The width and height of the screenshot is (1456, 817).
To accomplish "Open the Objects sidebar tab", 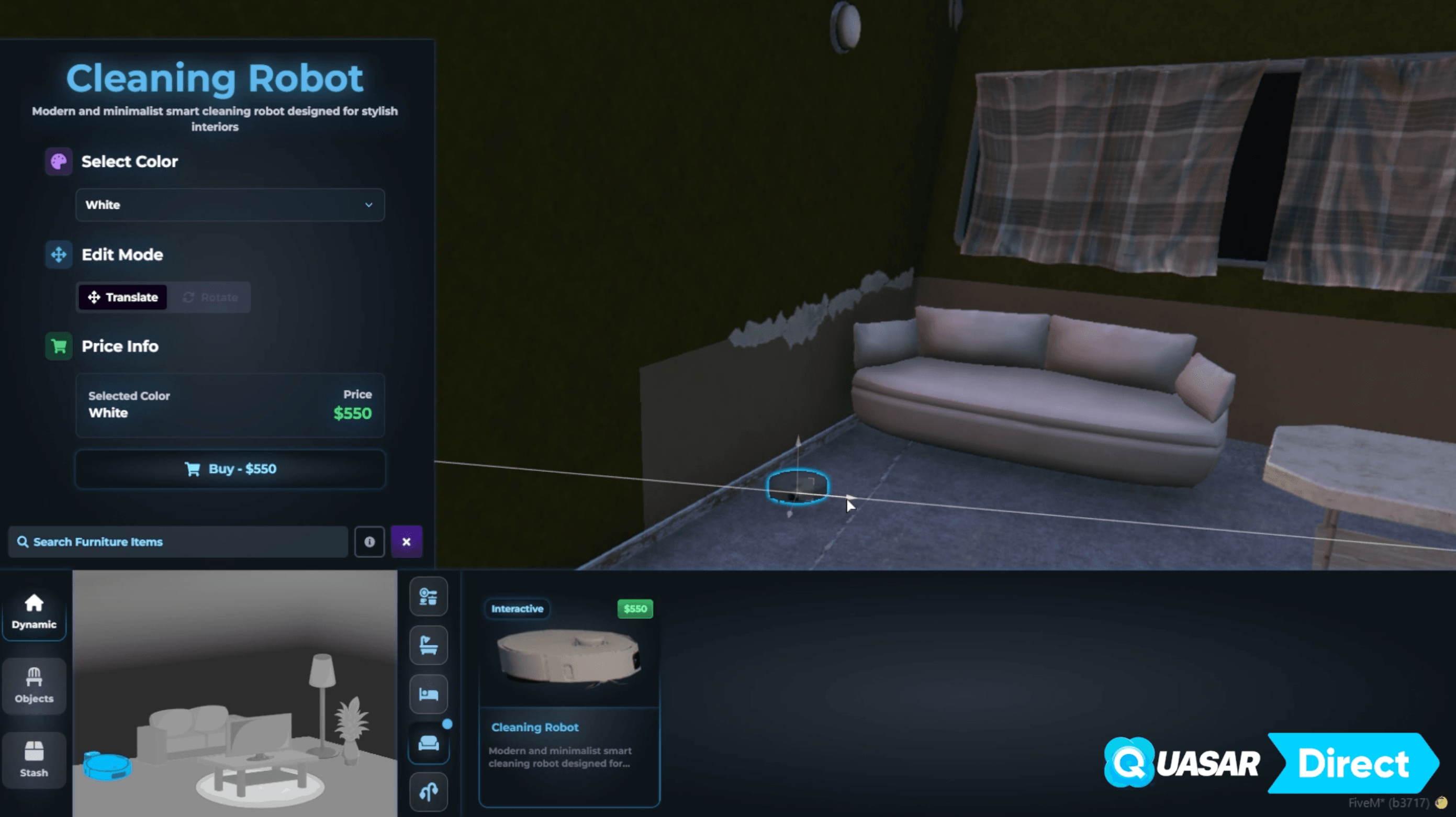I will [x=34, y=686].
